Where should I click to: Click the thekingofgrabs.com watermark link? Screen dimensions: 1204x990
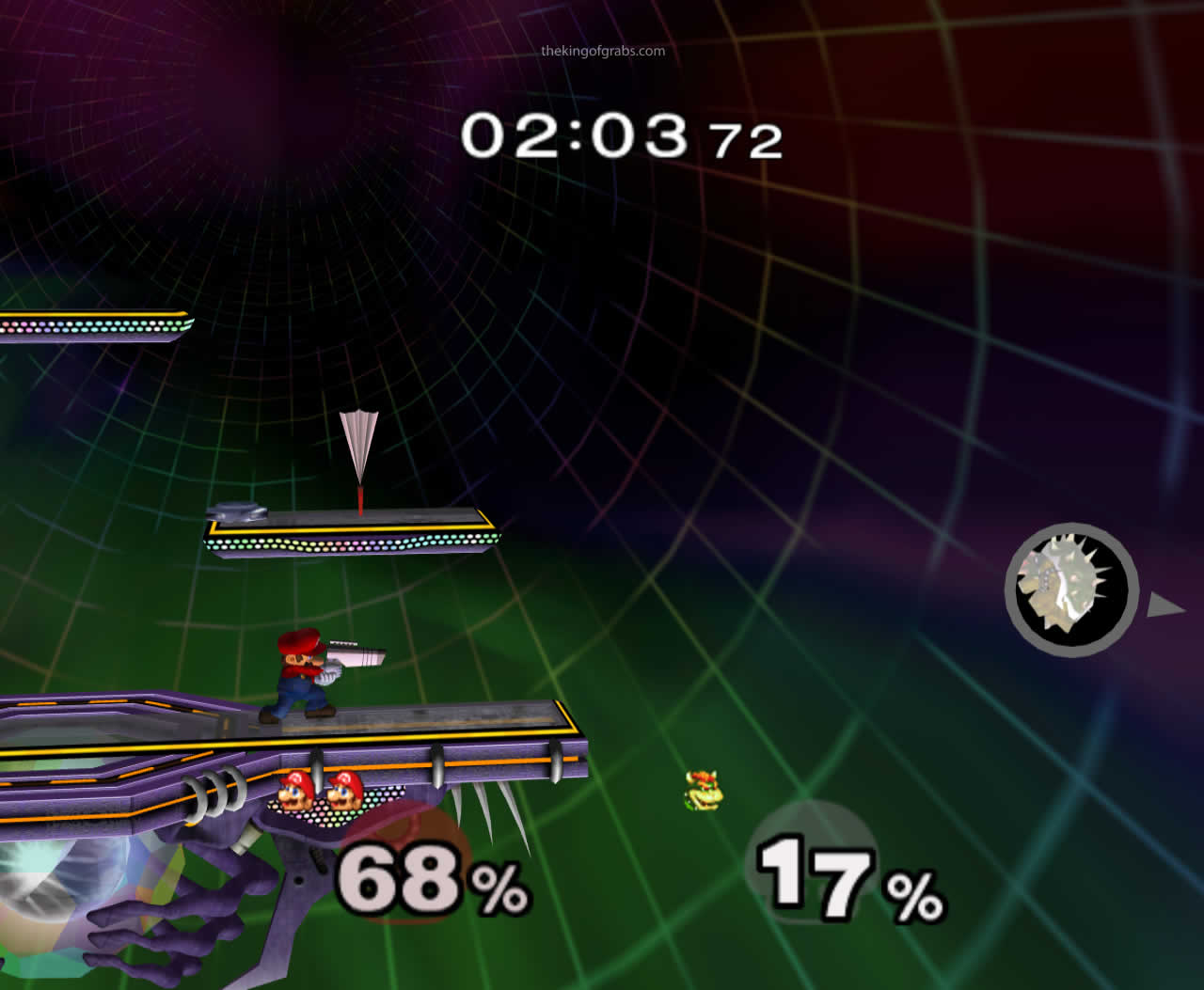pos(602,52)
